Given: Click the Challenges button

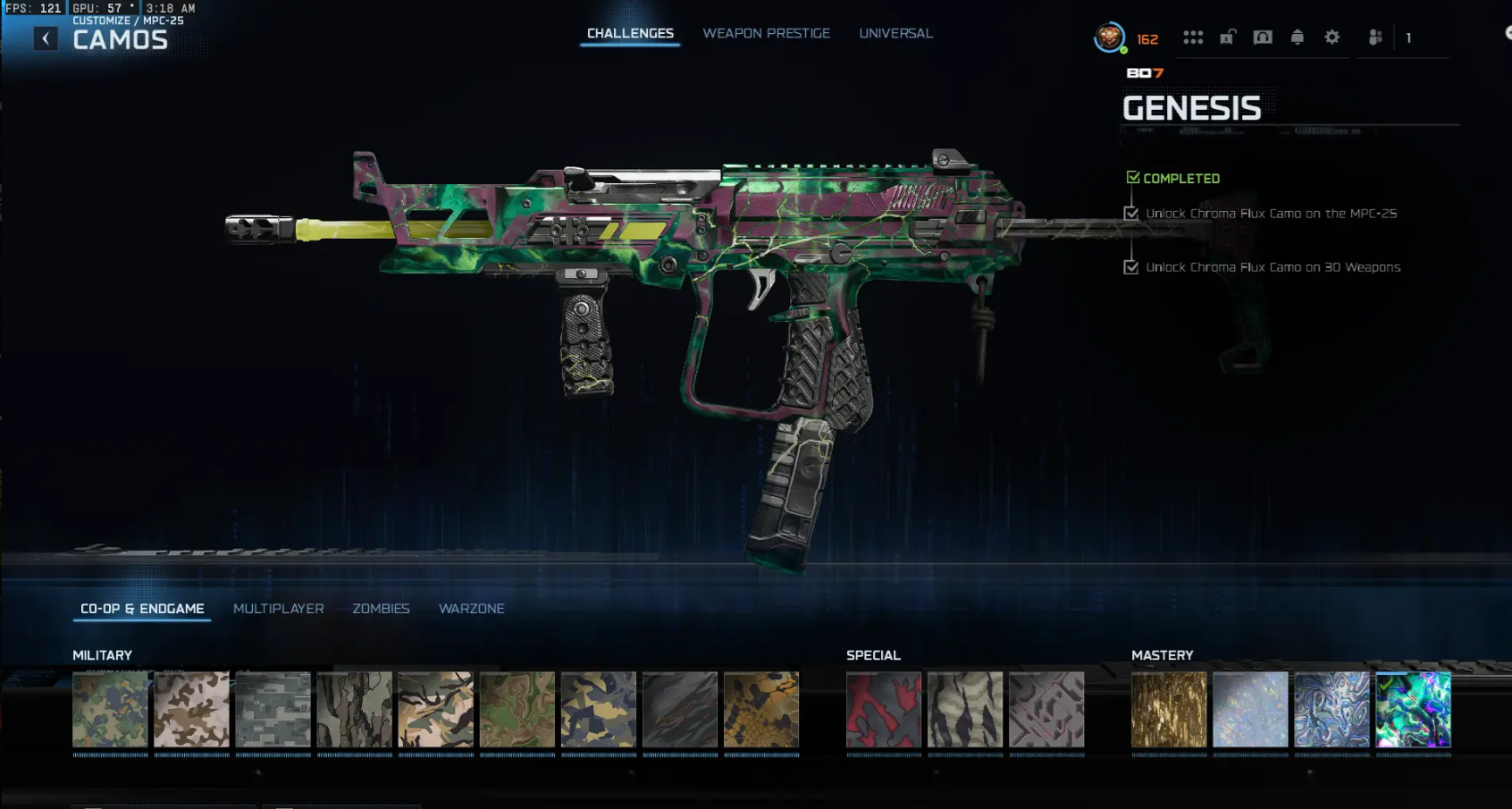Looking at the screenshot, I should click(629, 33).
